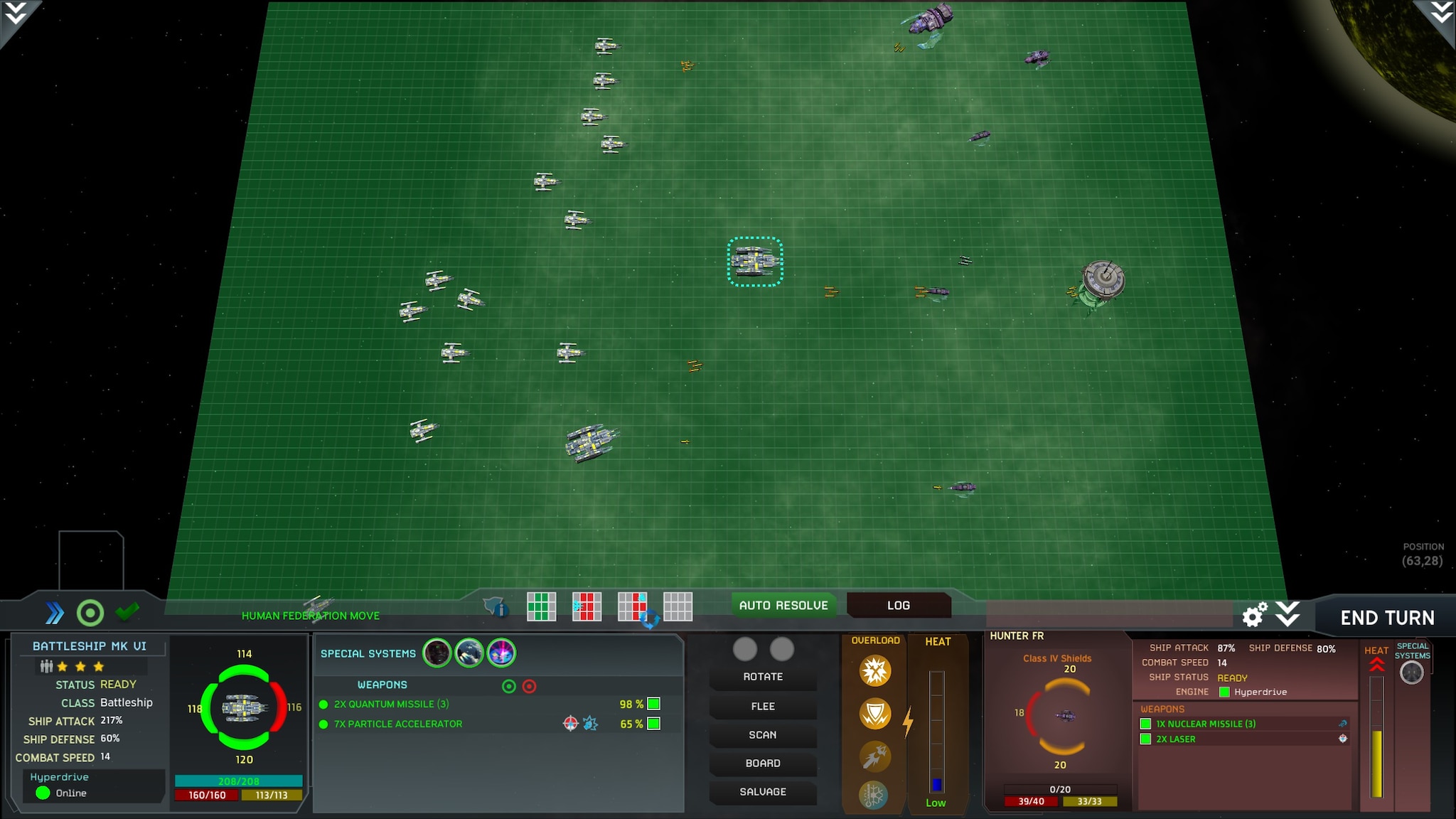
Task: Activate the shield overload icon
Action: pos(875,713)
